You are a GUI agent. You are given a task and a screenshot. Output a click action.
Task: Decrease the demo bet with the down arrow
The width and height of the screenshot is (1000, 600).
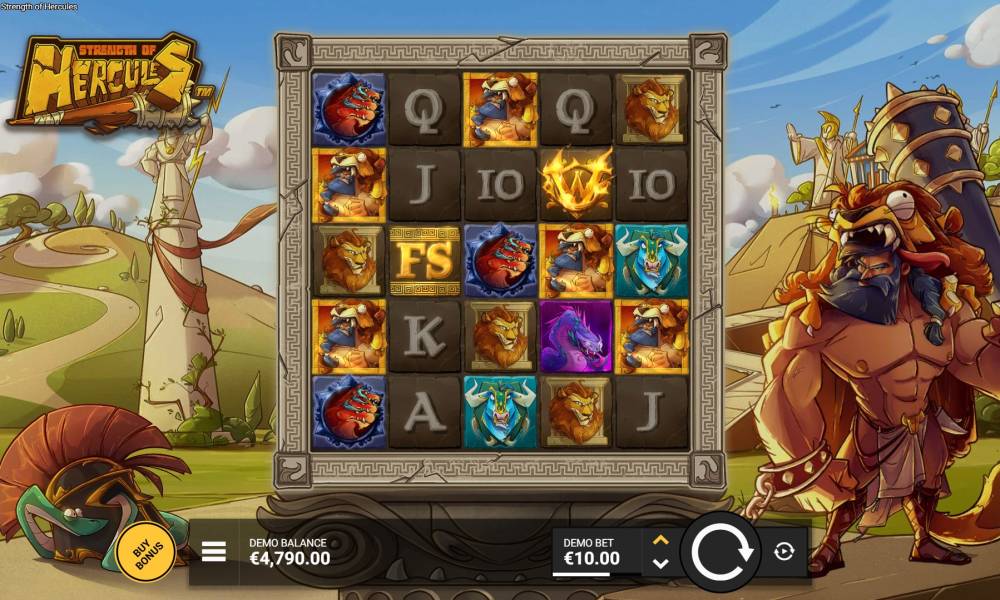pyautogui.click(x=660, y=563)
